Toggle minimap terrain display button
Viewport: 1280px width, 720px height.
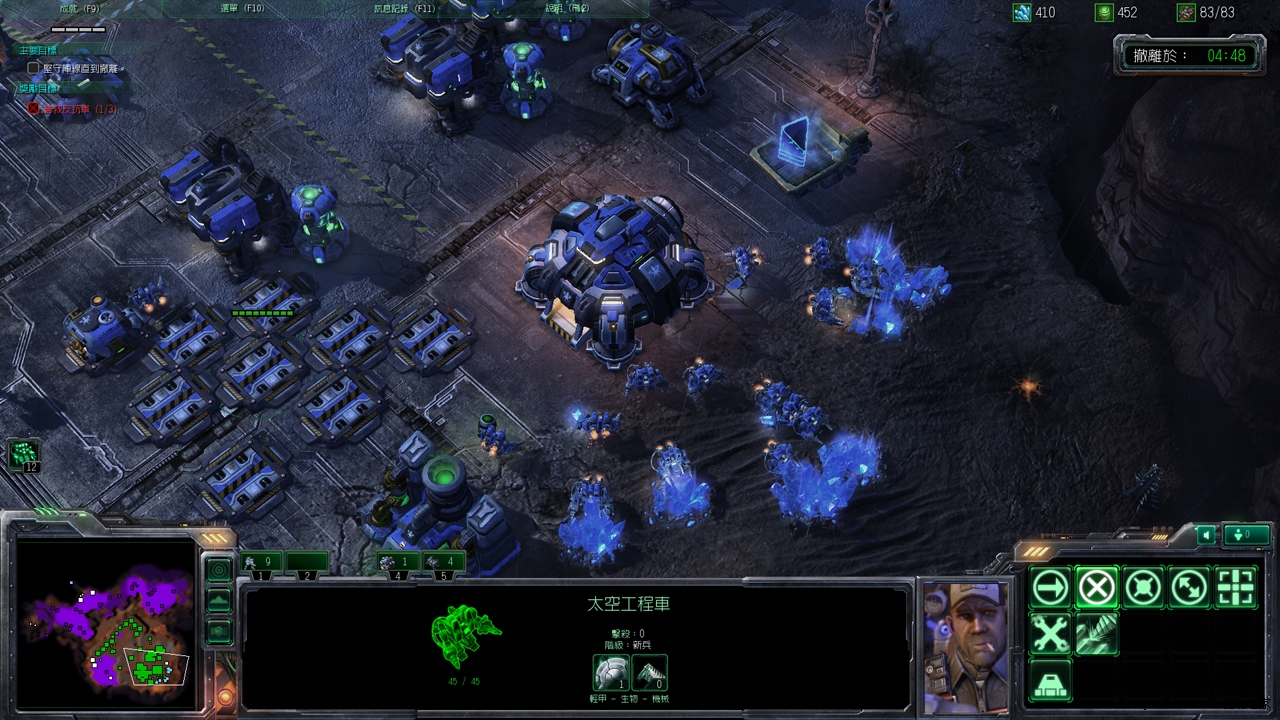pyautogui.click(x=219, y=600)
